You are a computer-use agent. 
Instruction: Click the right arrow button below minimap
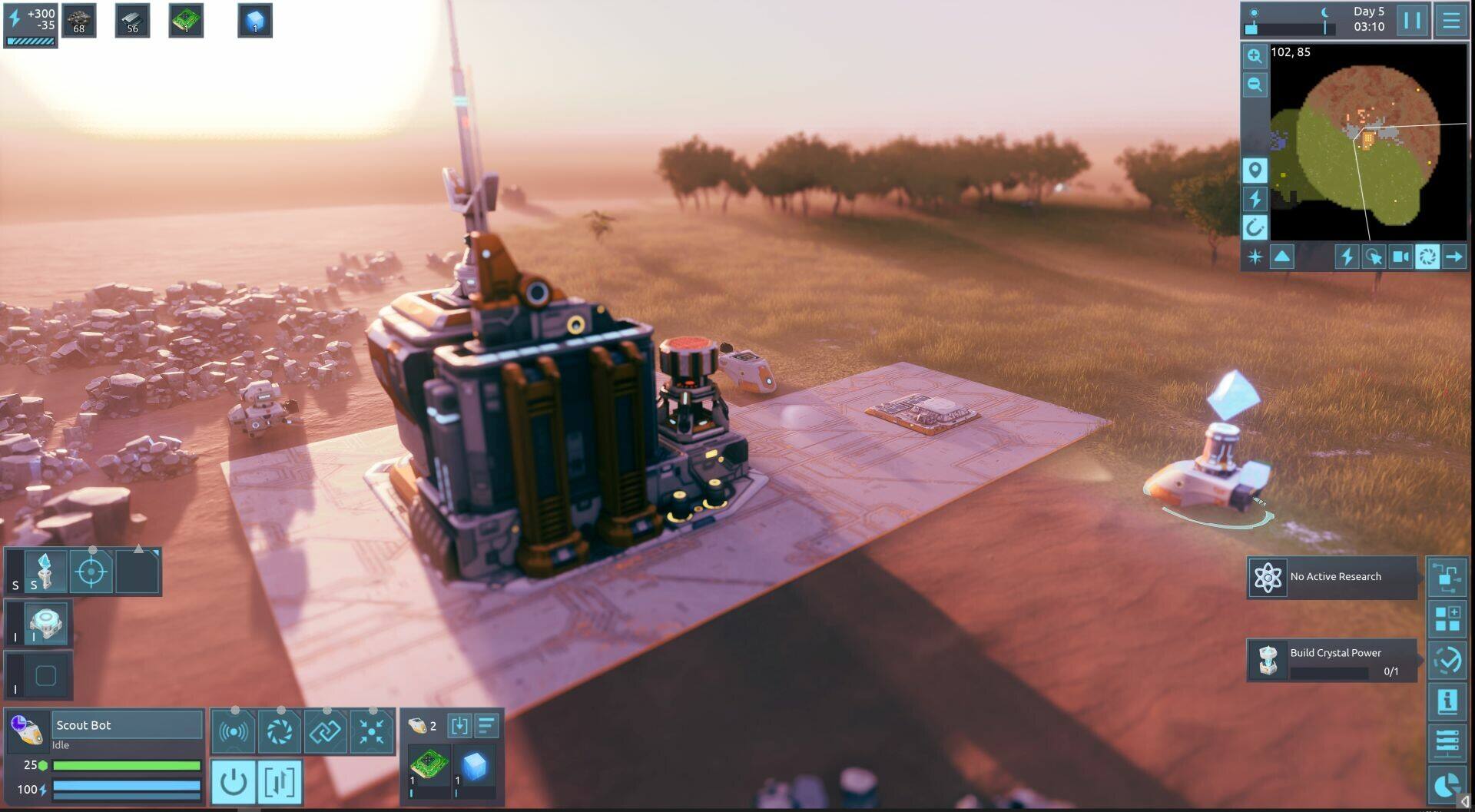point(1453,257)
